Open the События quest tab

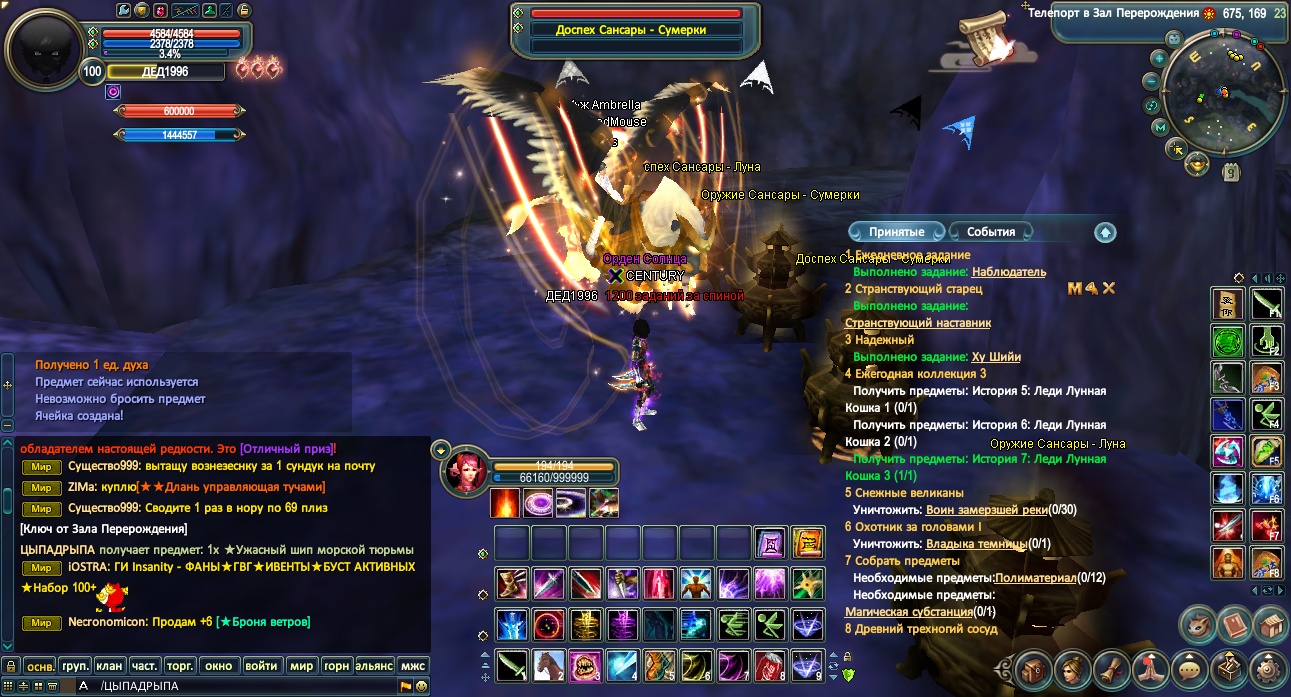coord(991,232)
